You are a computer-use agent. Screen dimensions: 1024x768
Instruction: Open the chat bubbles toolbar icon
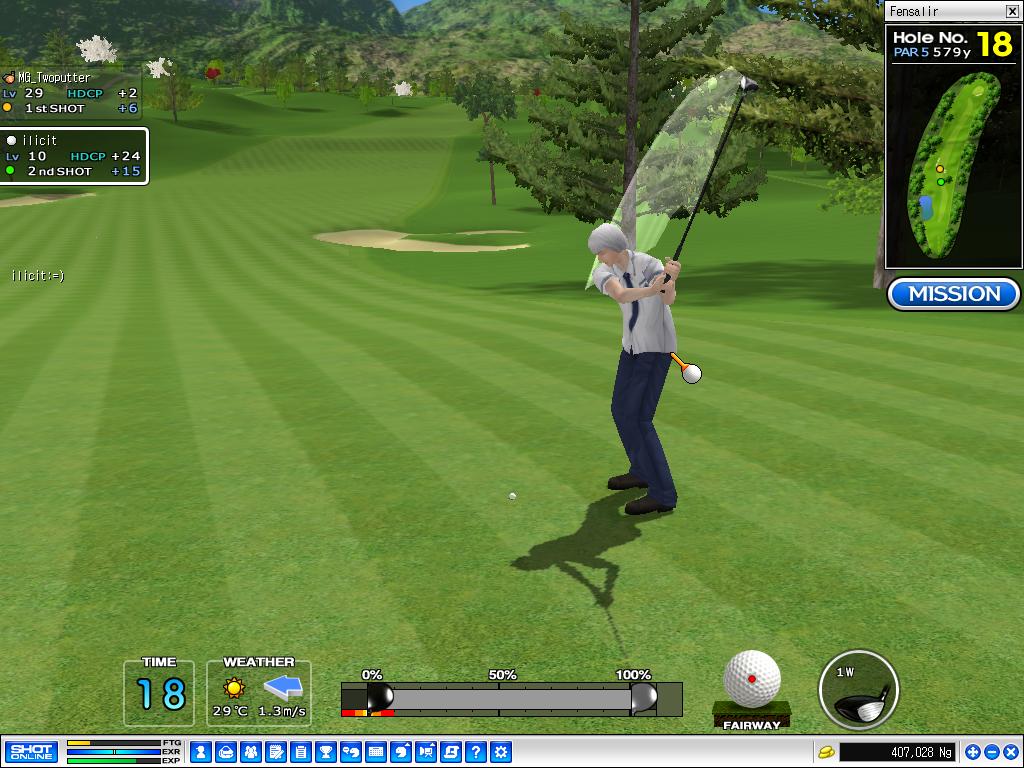click(x=350, y=752)
